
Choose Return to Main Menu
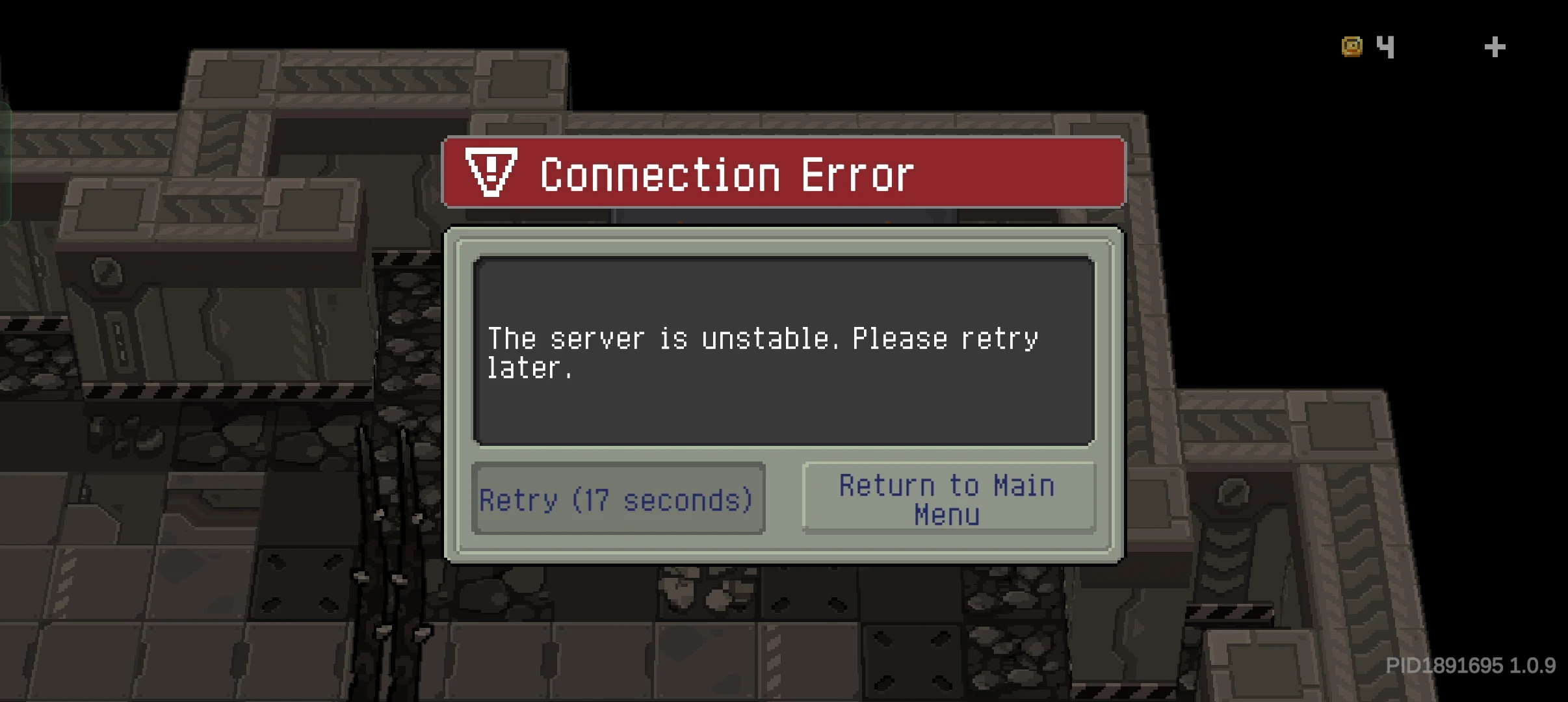(x=948, y=499)
